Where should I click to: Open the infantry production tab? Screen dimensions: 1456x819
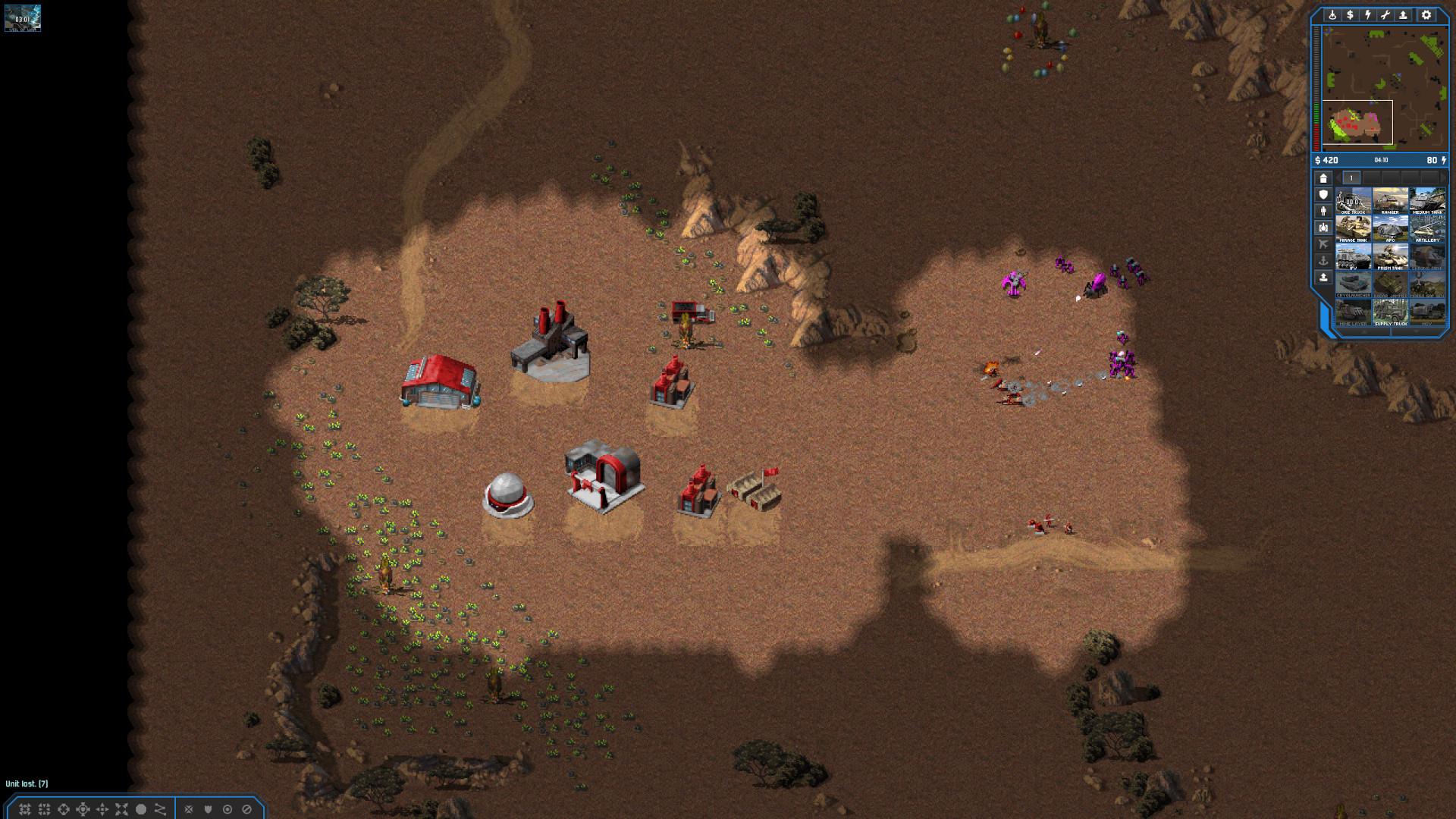point(1323,212)
